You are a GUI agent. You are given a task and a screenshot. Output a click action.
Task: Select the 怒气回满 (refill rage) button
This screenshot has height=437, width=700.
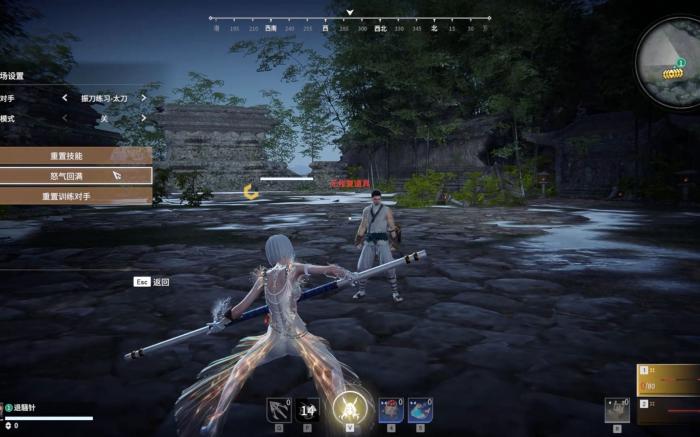coord(68,175)
